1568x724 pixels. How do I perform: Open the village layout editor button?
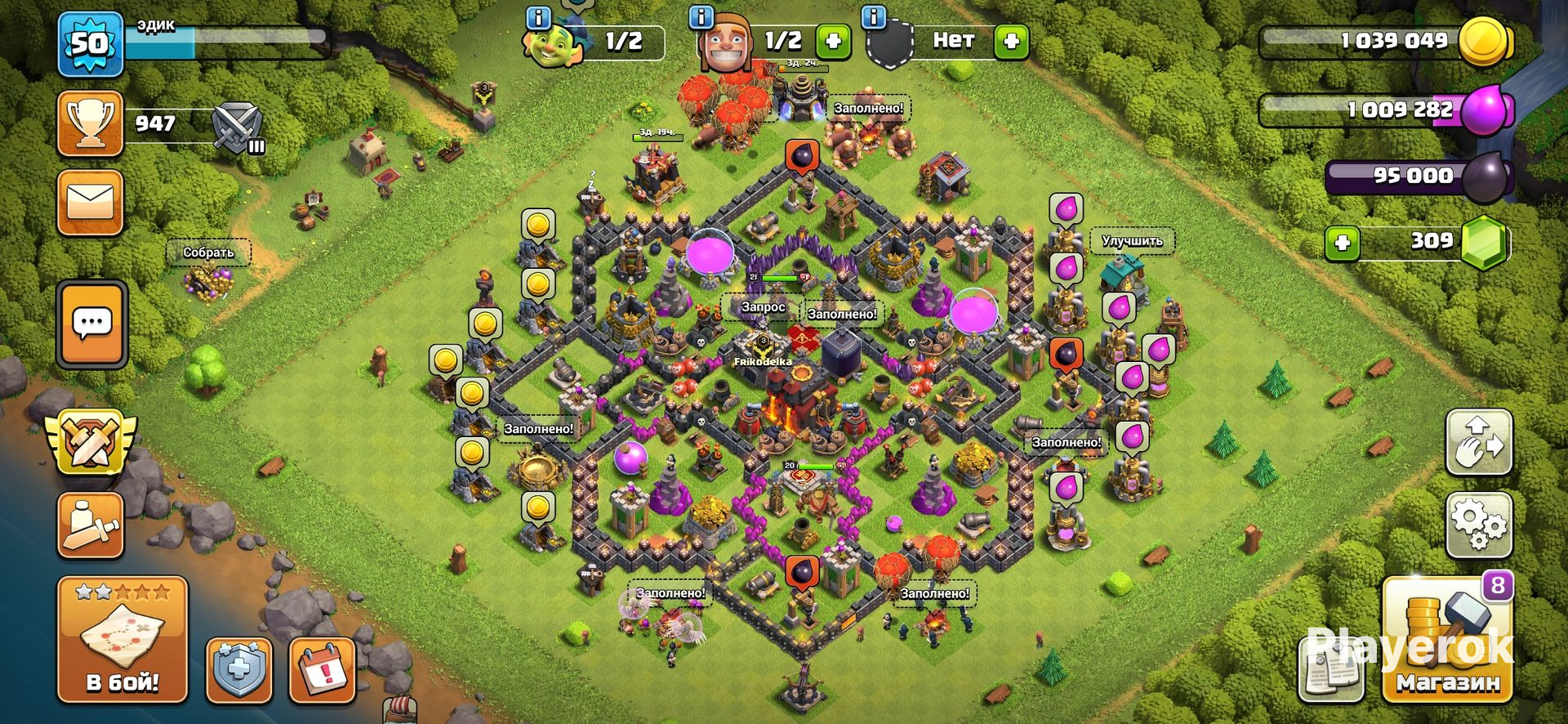(x=1479, y=443)
